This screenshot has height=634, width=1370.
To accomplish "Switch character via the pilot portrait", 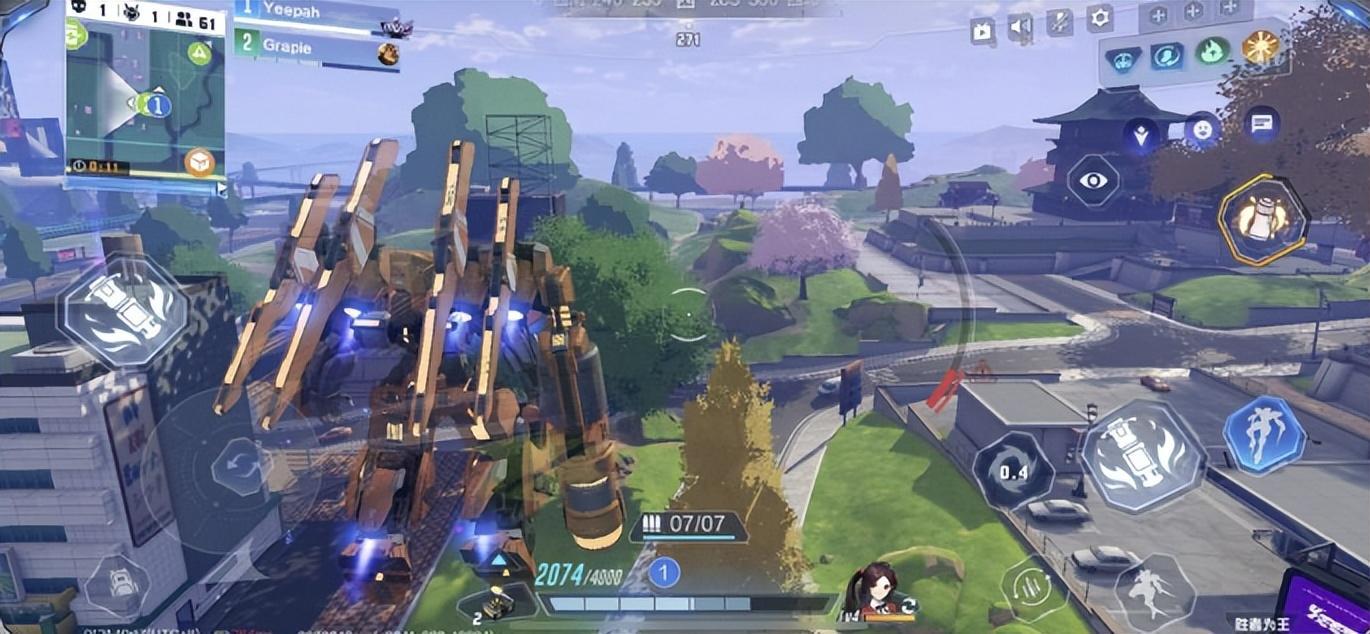I will (x=874, y=590).
